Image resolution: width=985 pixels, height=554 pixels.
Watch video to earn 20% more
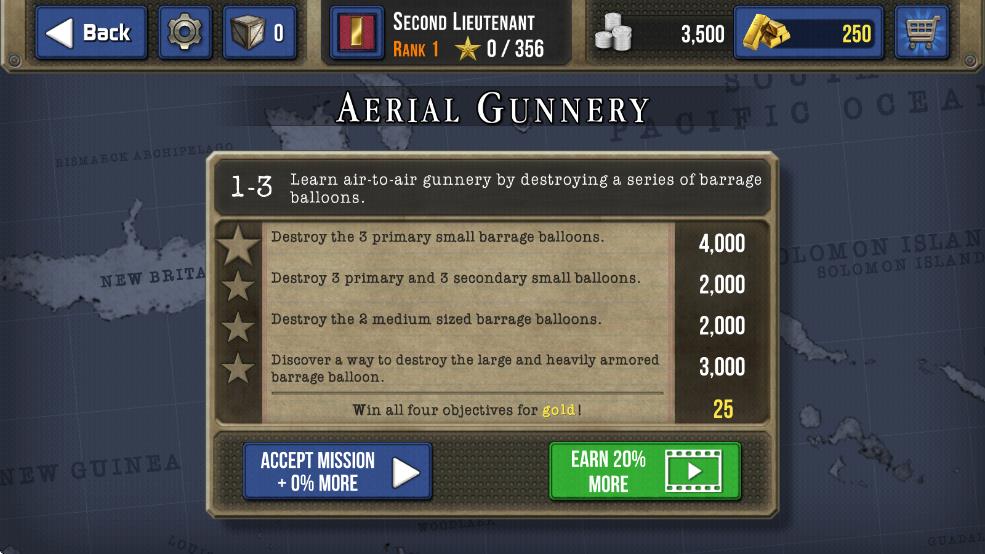point(645,471)
